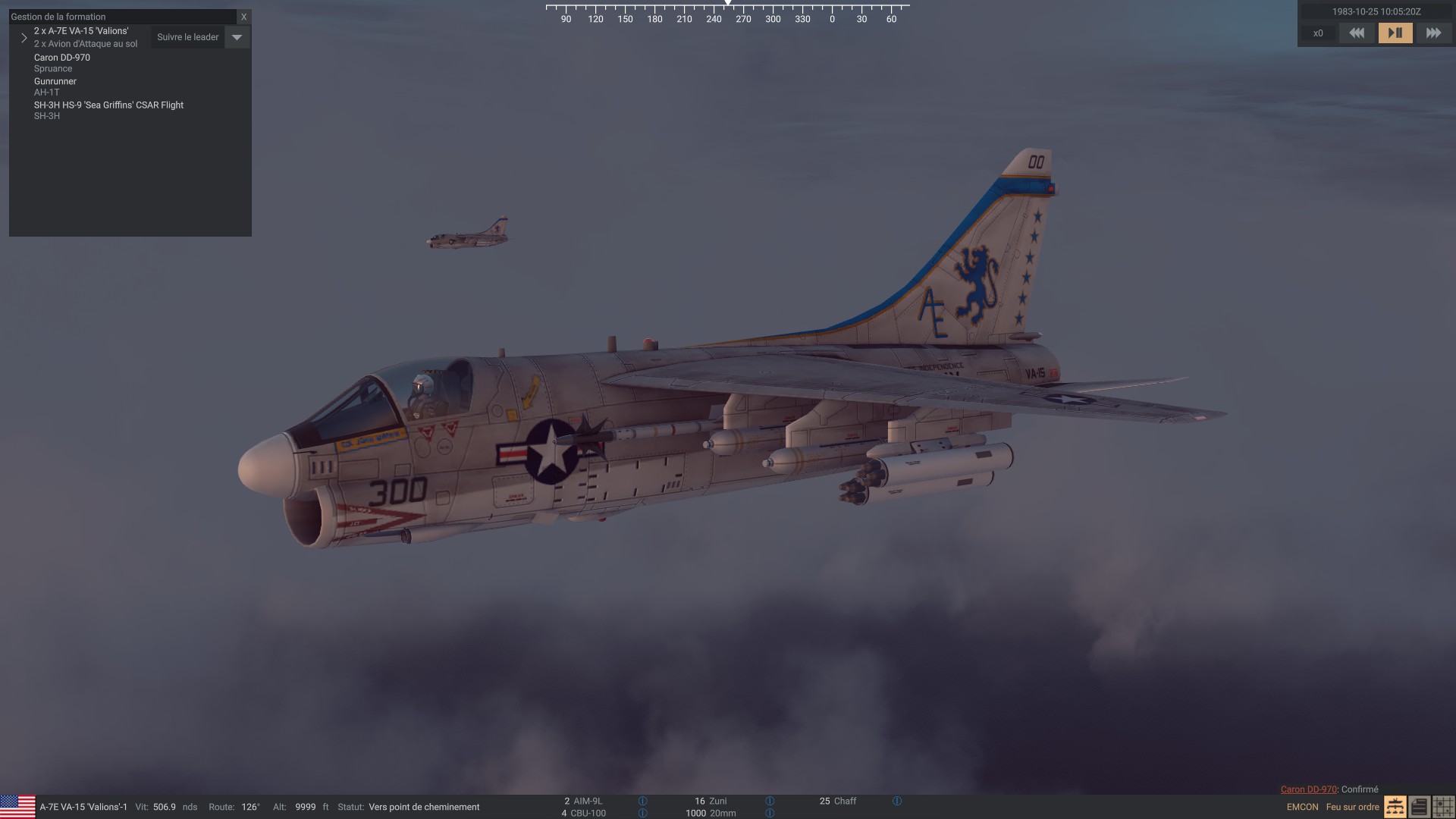Toggle the play/pause time button
This screenshot has height=819, width=1456.
pyautogui.click(x=1395, y=33)
